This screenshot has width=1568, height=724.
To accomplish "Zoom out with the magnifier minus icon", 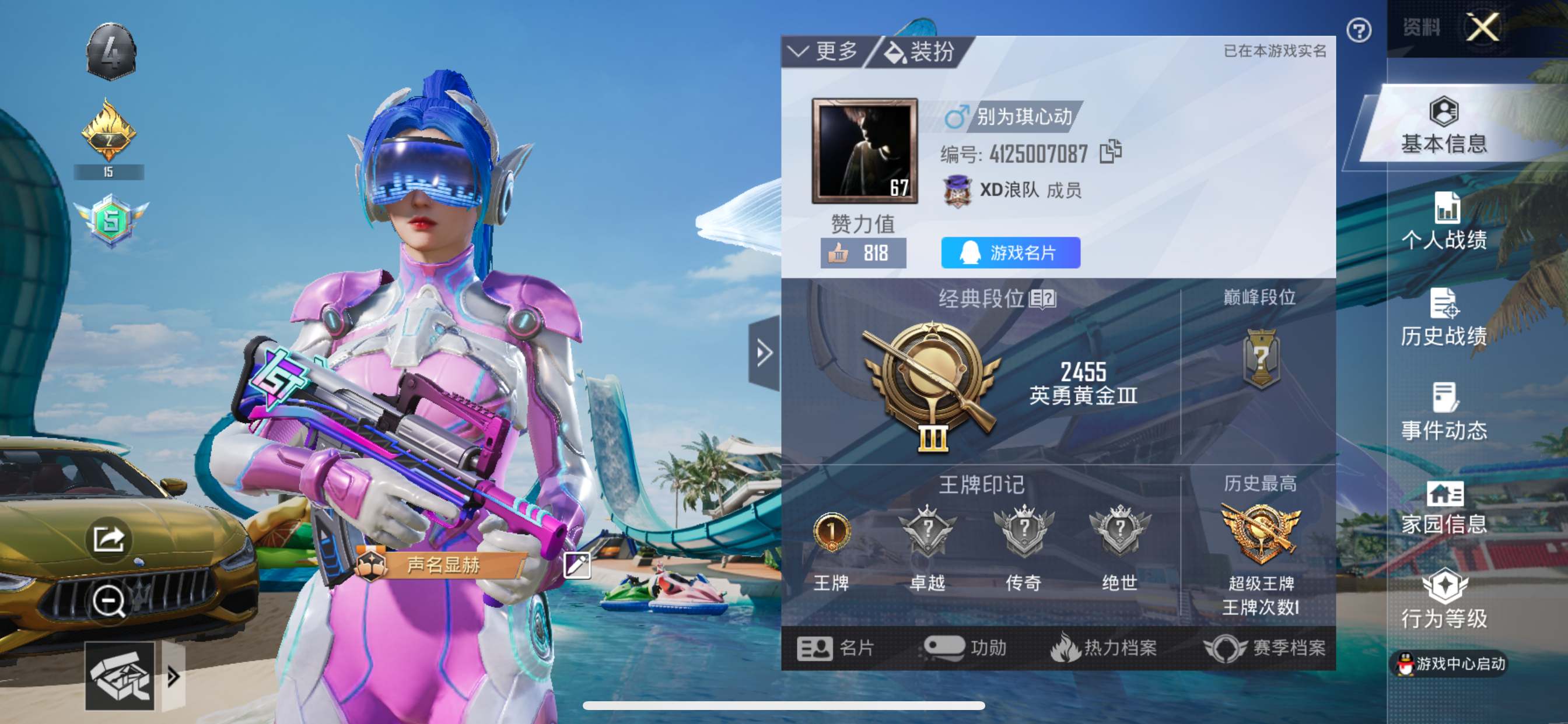I will coord(108,601).
